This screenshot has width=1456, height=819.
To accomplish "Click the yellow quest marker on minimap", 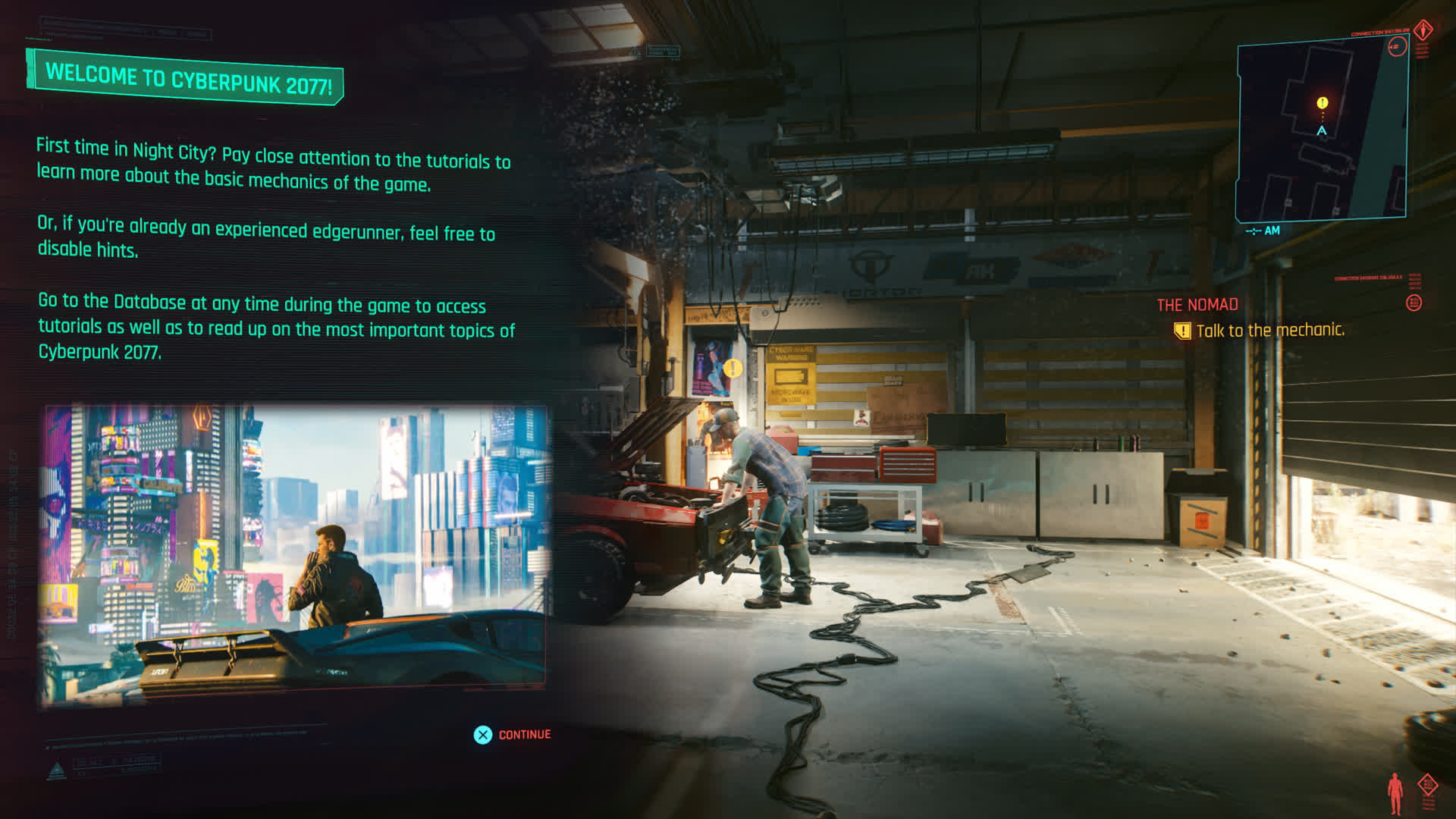I will 1323,102.
